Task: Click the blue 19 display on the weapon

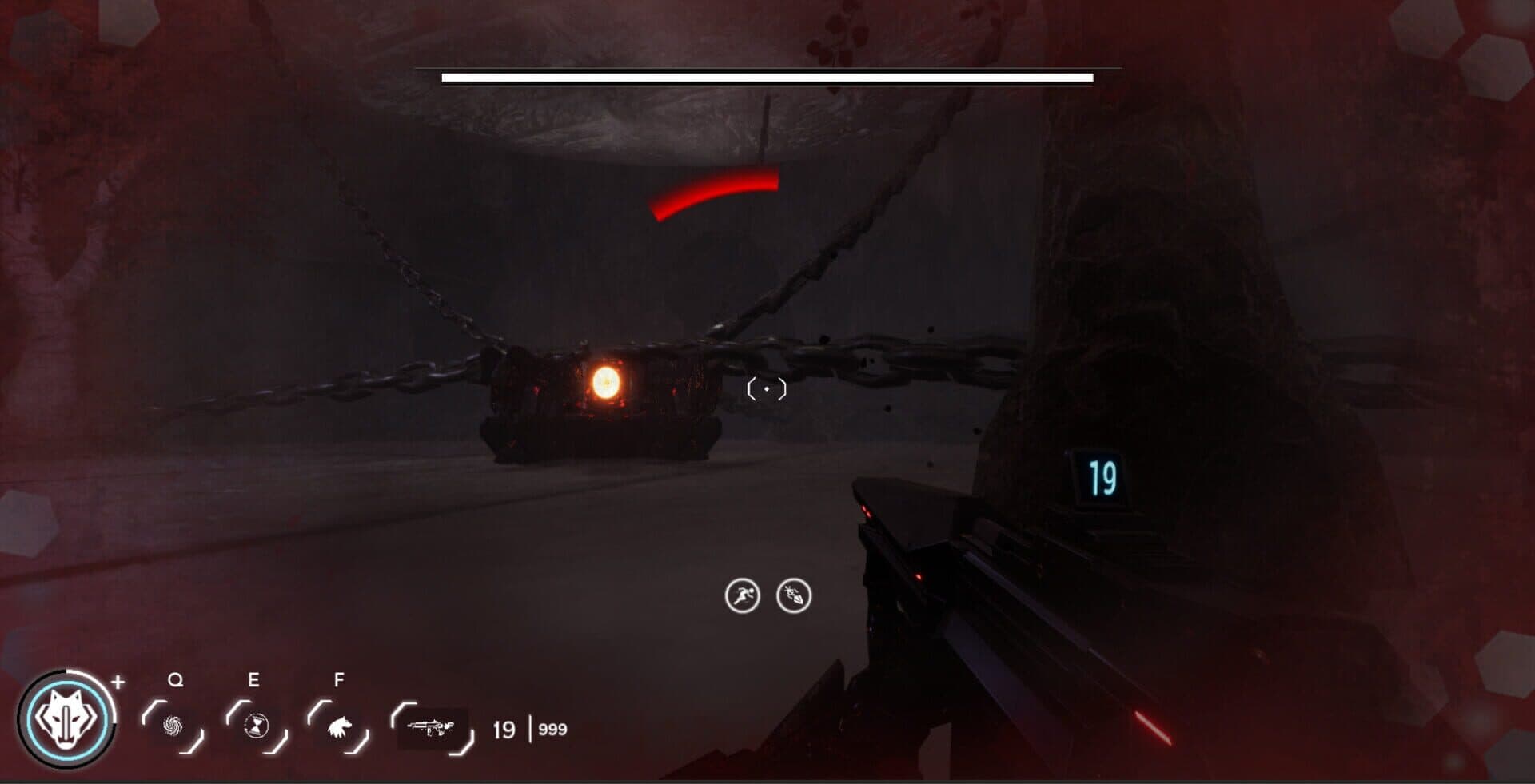Action: coord(1102,477)
